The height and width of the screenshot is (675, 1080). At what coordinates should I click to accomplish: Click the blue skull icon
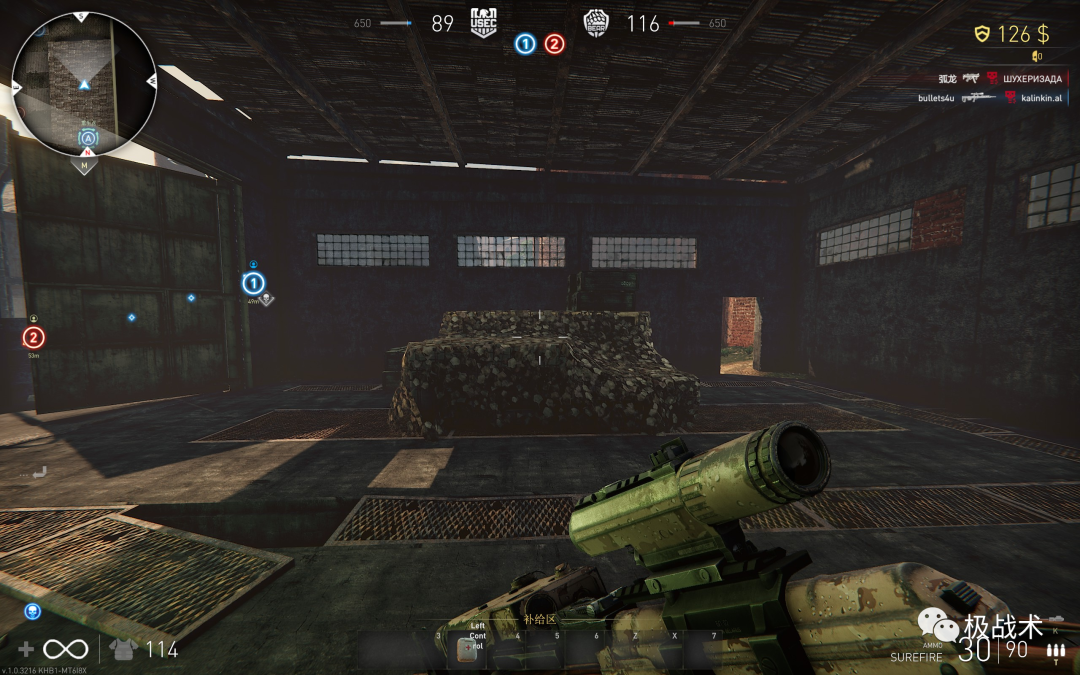point(32,611)
